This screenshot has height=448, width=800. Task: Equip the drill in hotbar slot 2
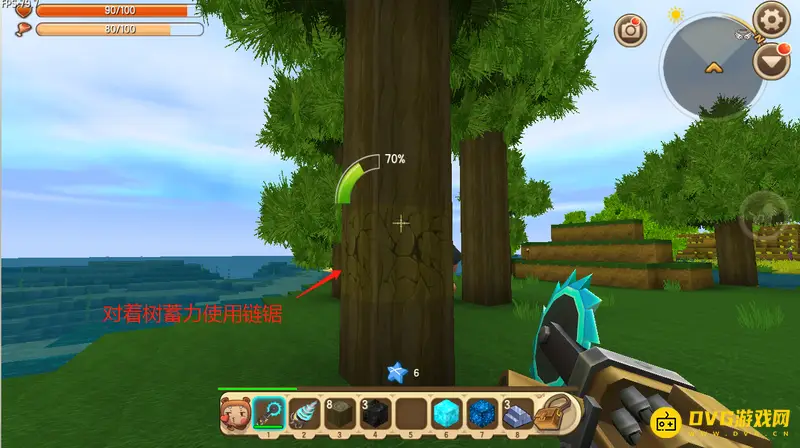(304, 413)
